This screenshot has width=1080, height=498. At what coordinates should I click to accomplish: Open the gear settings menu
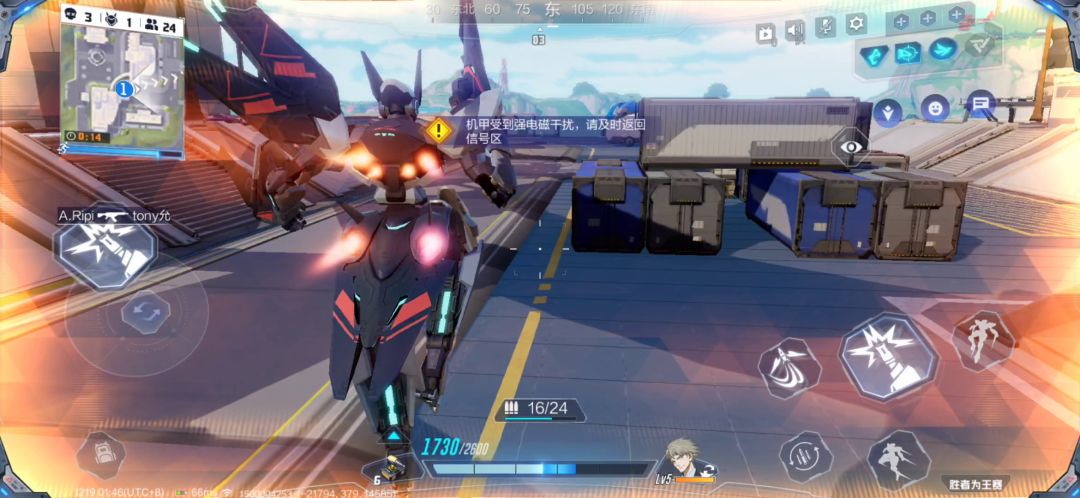tap(856, 24)
